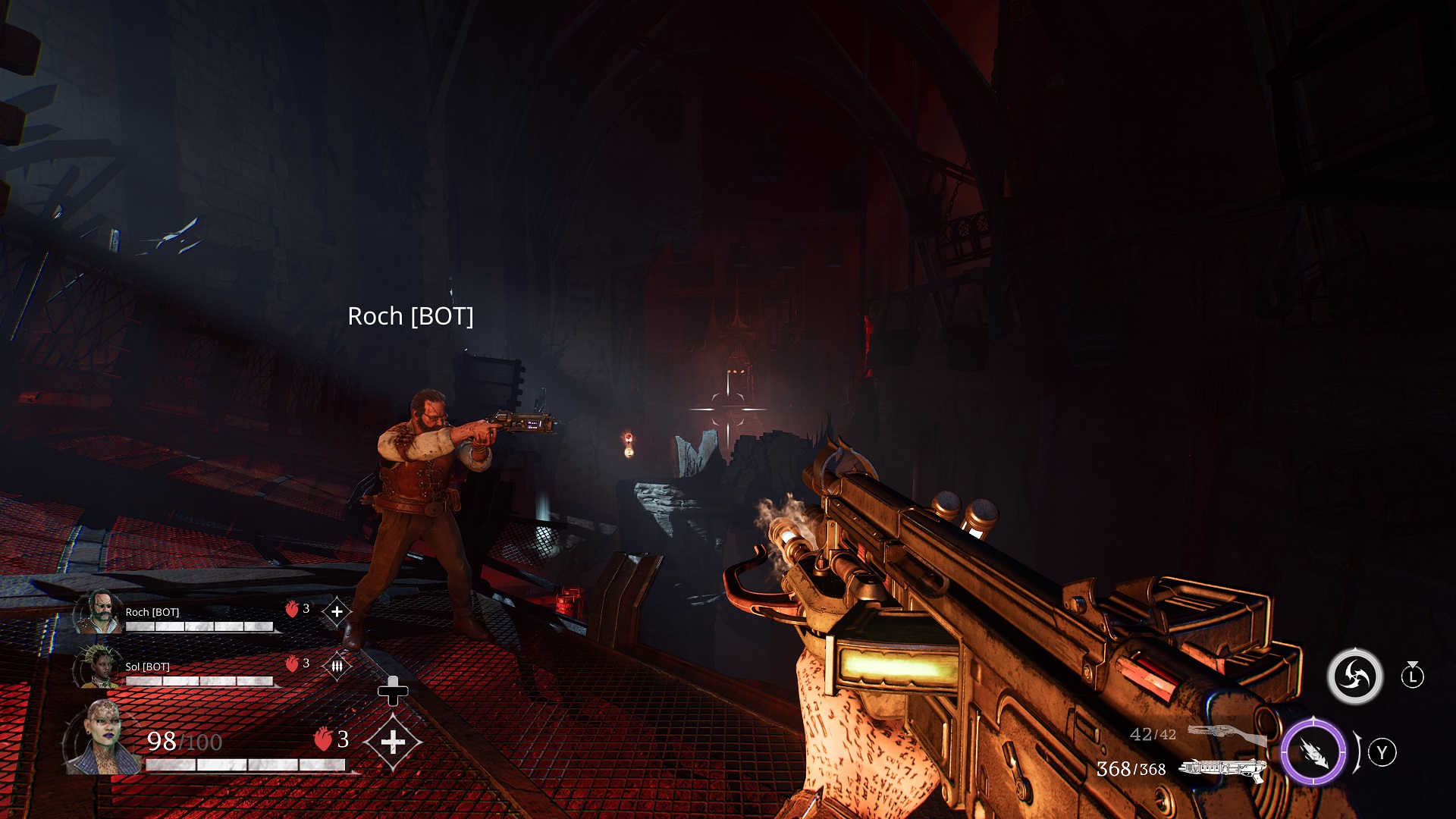
Task: Activate the white spiral ability icon
Action: click(x=1354, y=676)
